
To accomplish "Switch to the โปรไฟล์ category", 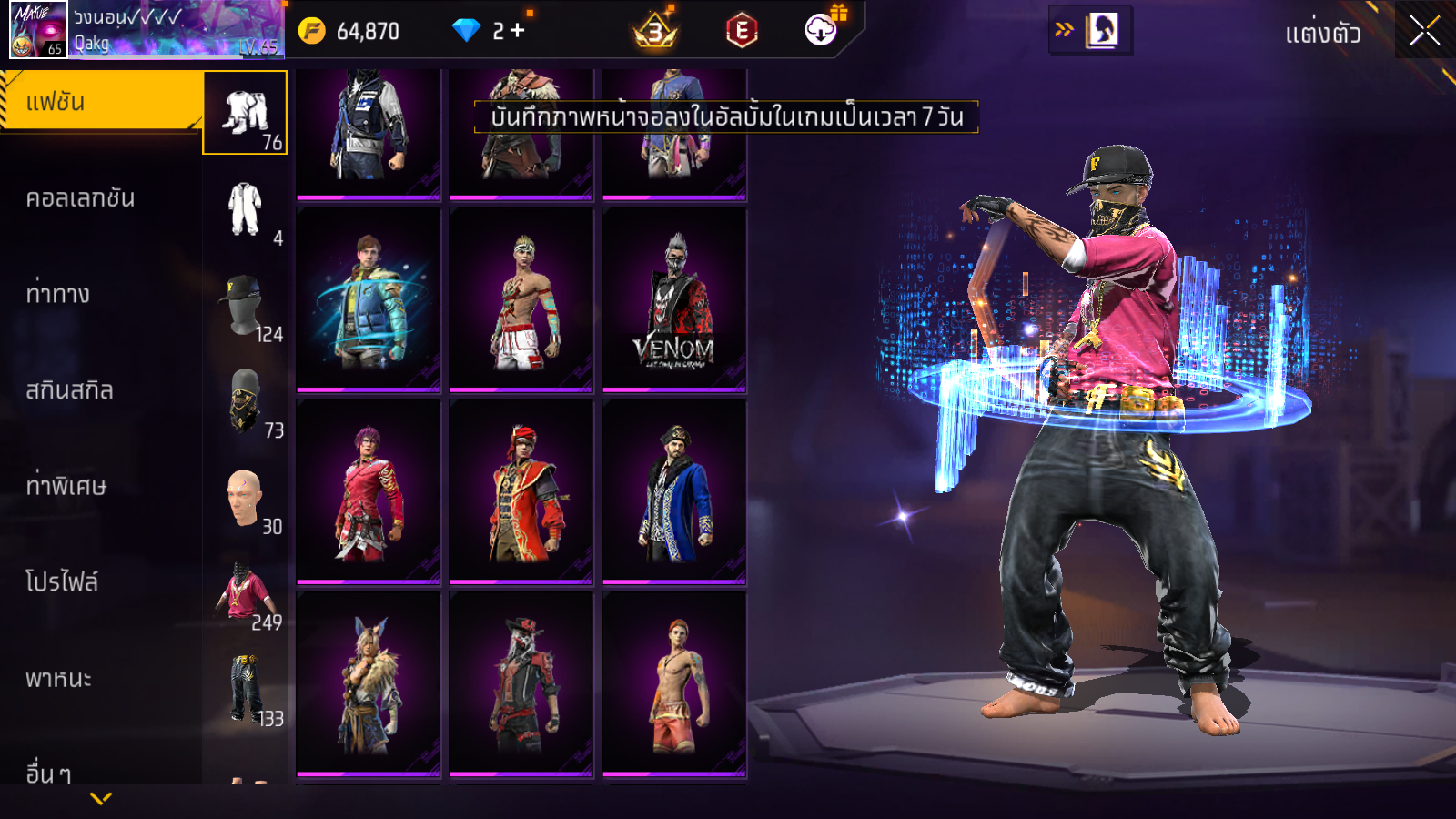I will point(62,582).
